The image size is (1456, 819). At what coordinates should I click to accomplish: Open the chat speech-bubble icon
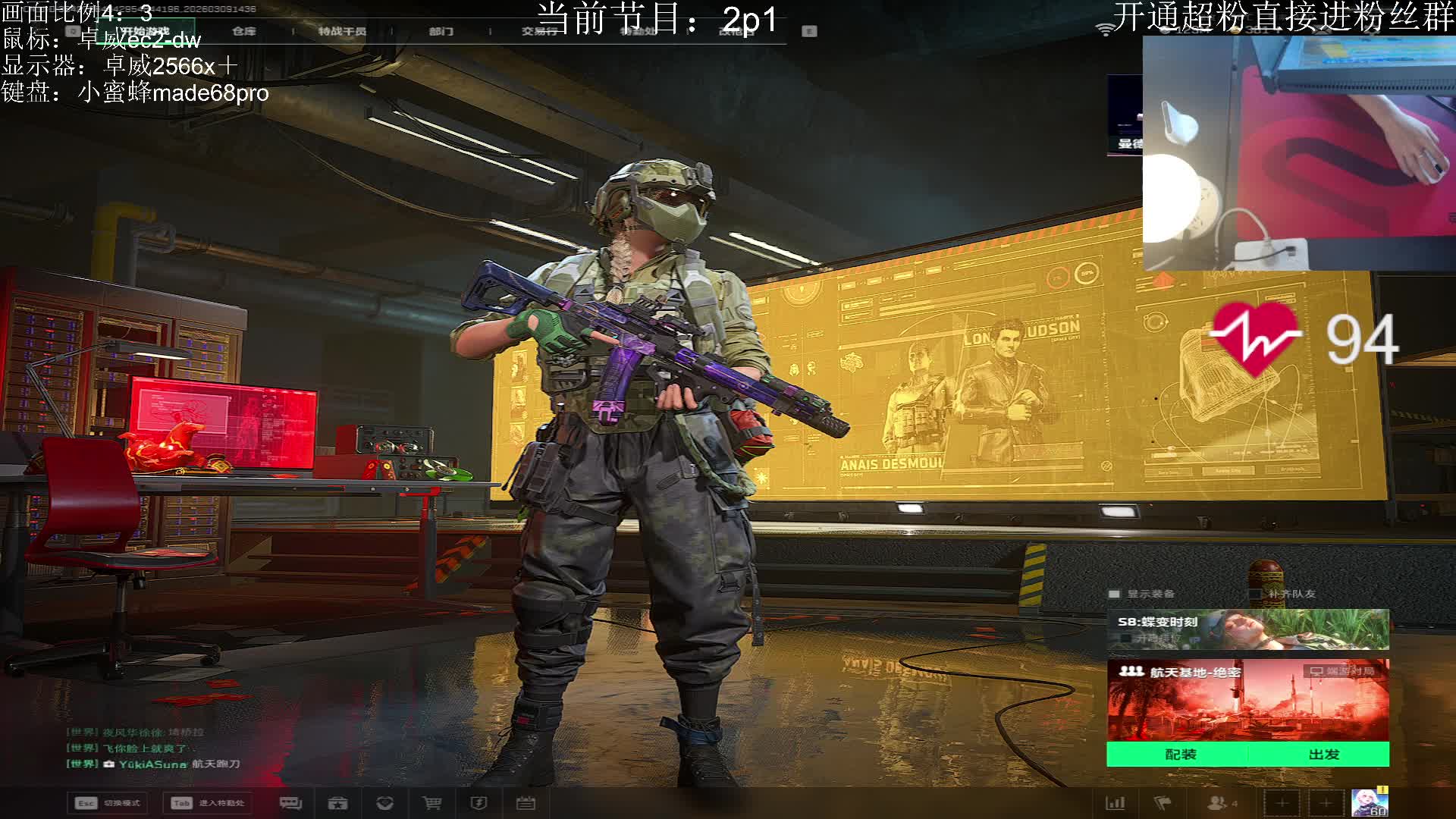290,803
